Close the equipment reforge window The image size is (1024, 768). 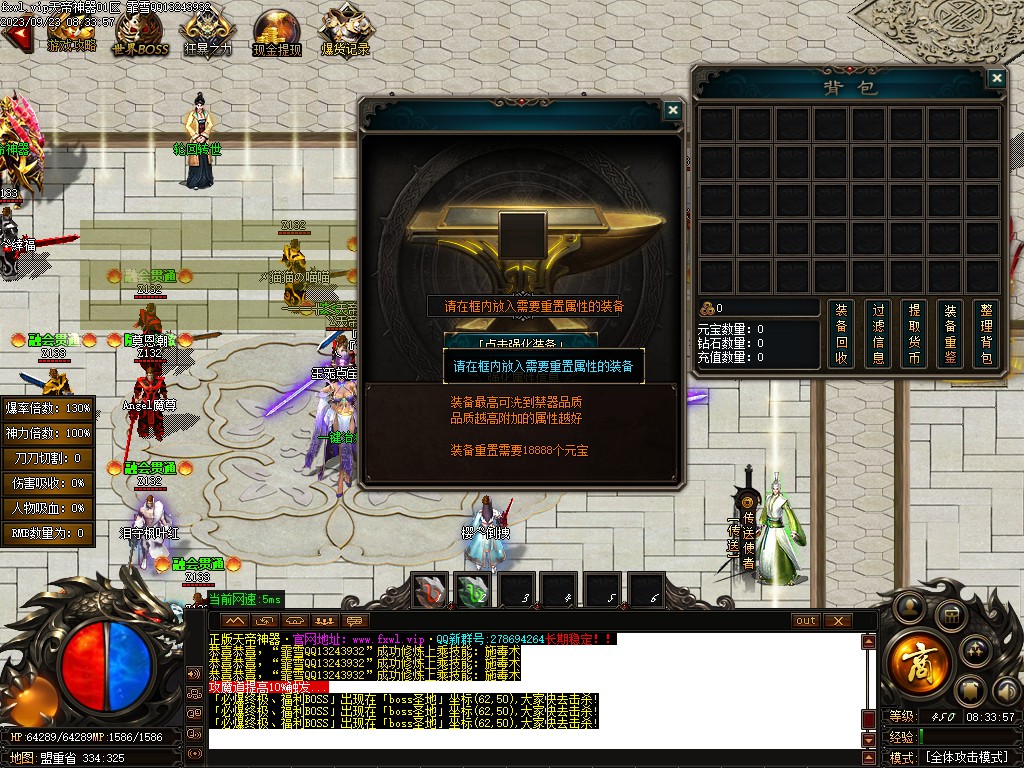pos(673,111)
